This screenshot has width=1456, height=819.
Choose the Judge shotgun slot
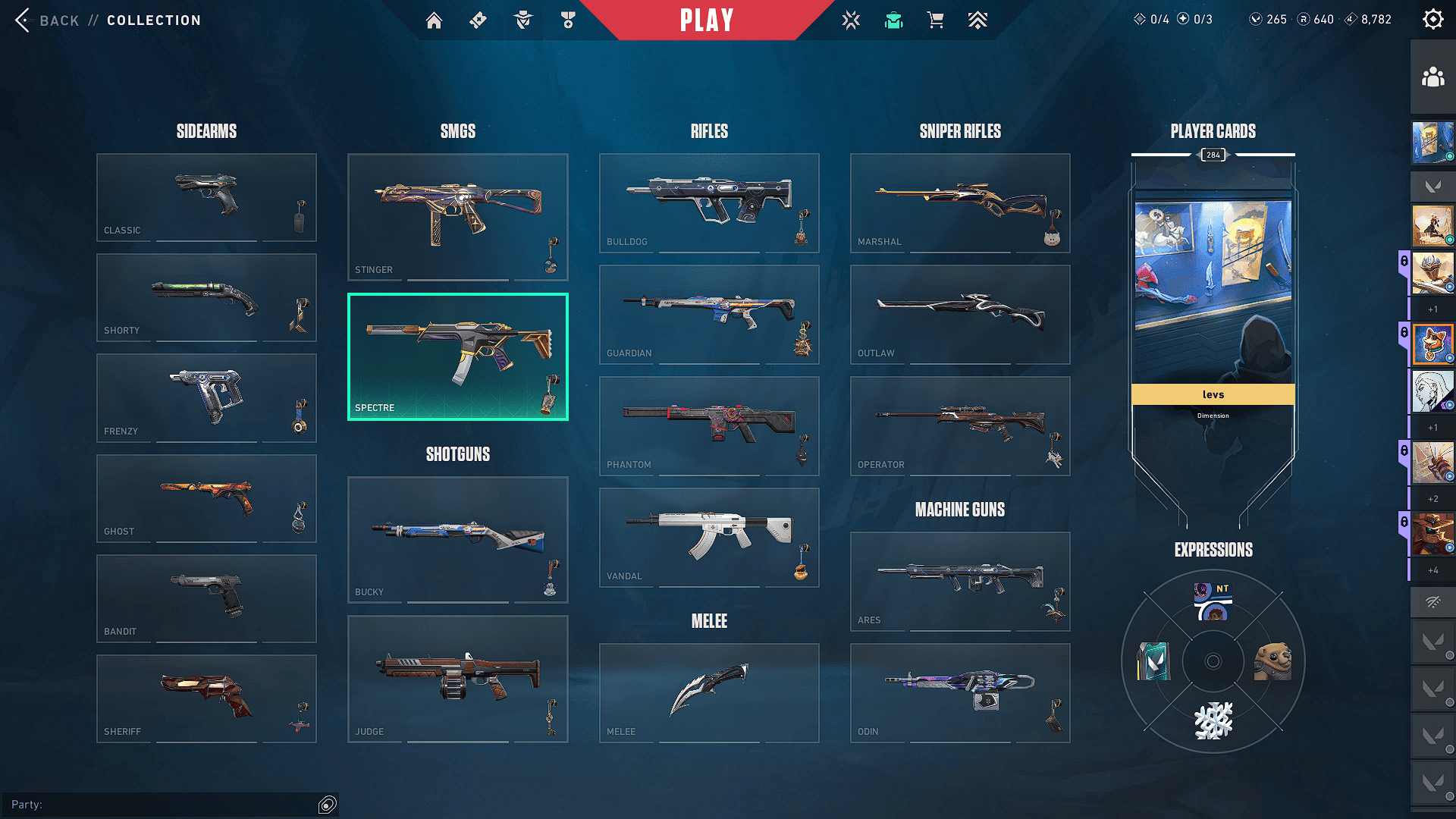457,679
